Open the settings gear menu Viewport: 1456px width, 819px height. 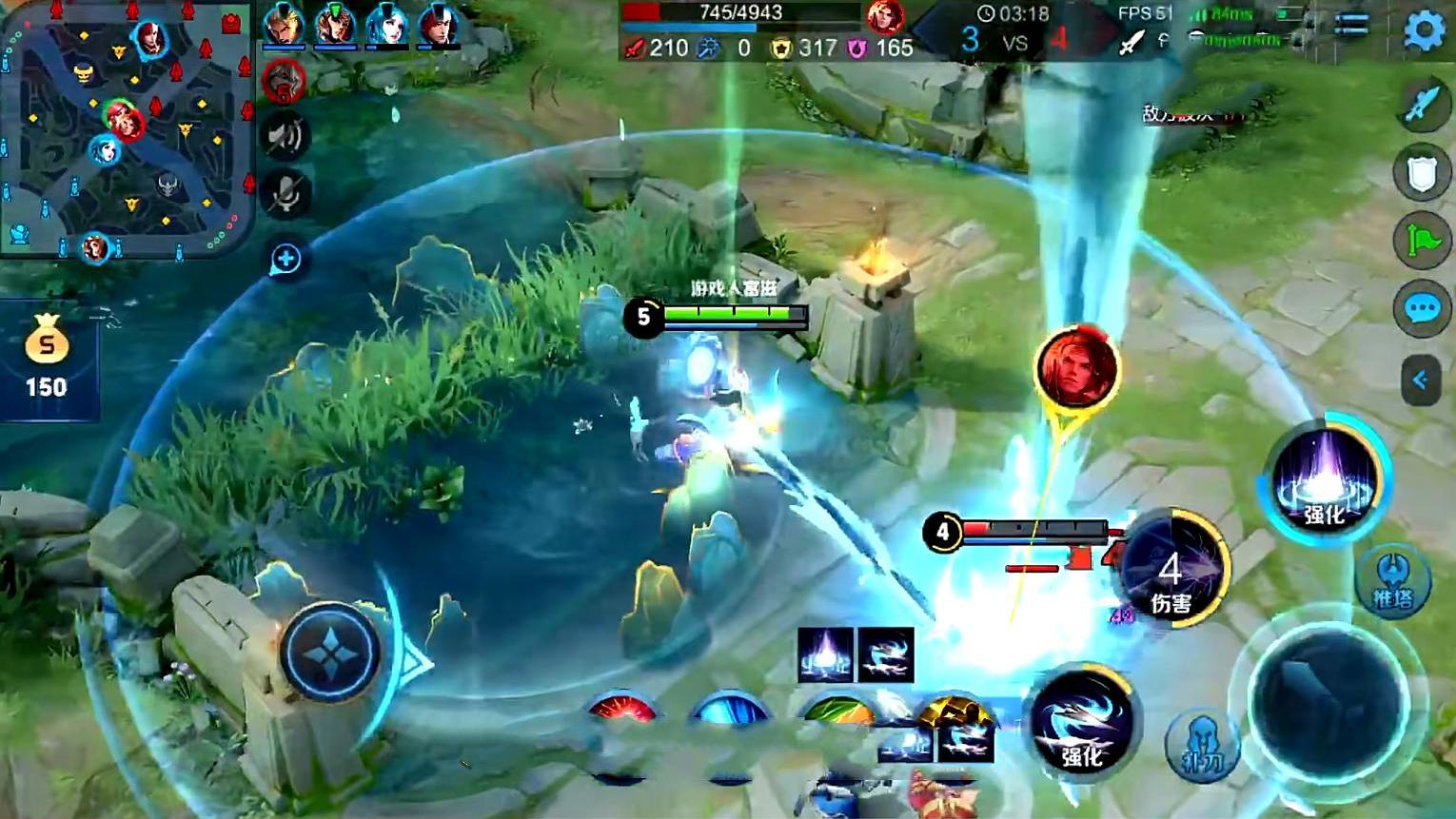click(1425, 31)
